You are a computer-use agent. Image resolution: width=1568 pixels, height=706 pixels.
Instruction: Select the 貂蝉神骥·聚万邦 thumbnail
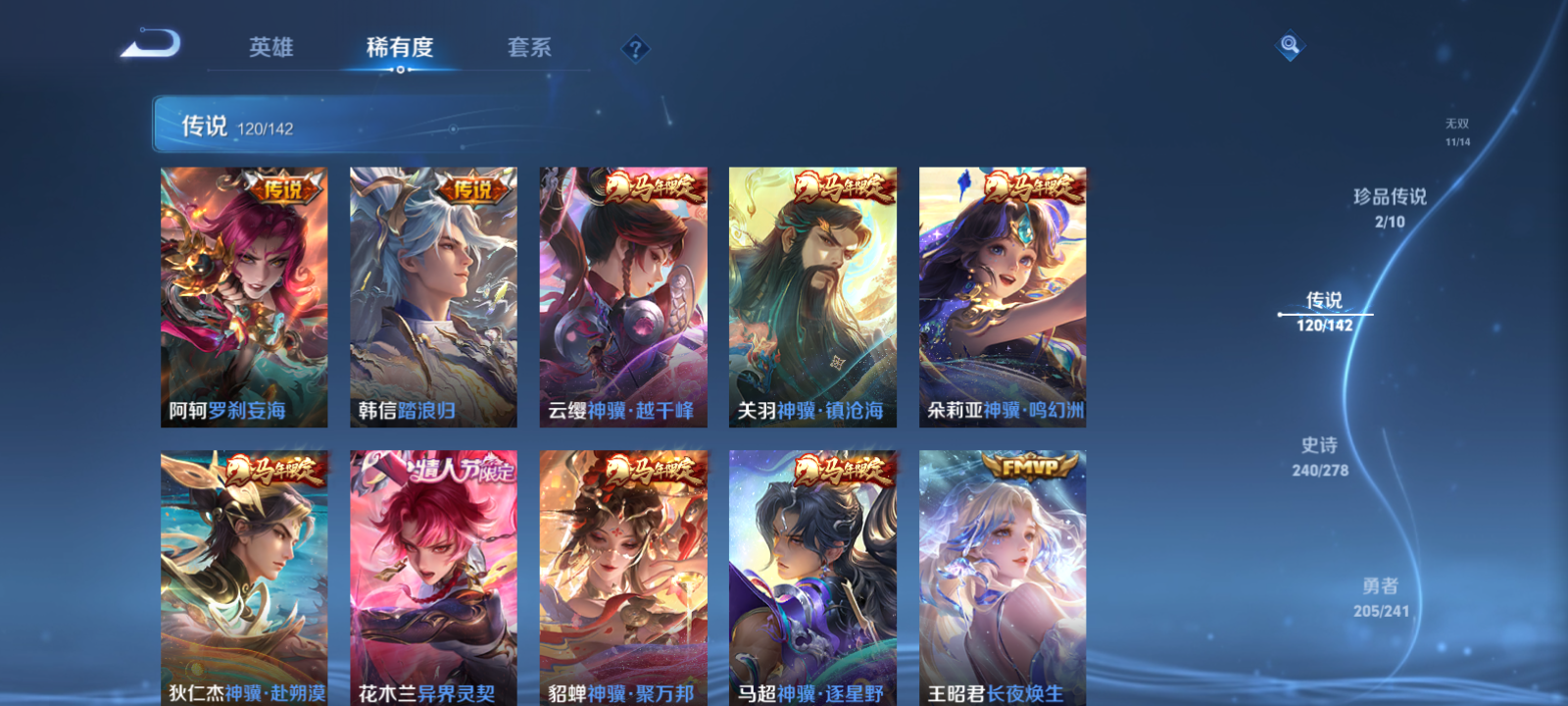click(x=621, y=579)
